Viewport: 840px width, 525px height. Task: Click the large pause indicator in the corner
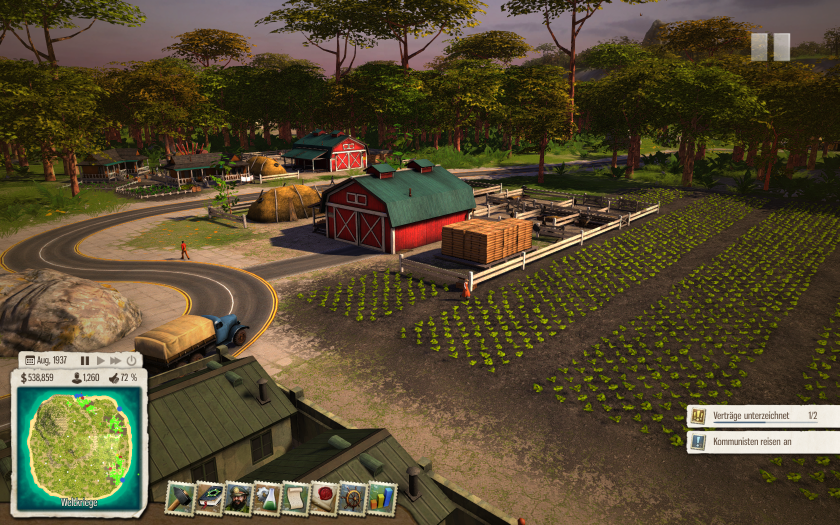(770, 47)
